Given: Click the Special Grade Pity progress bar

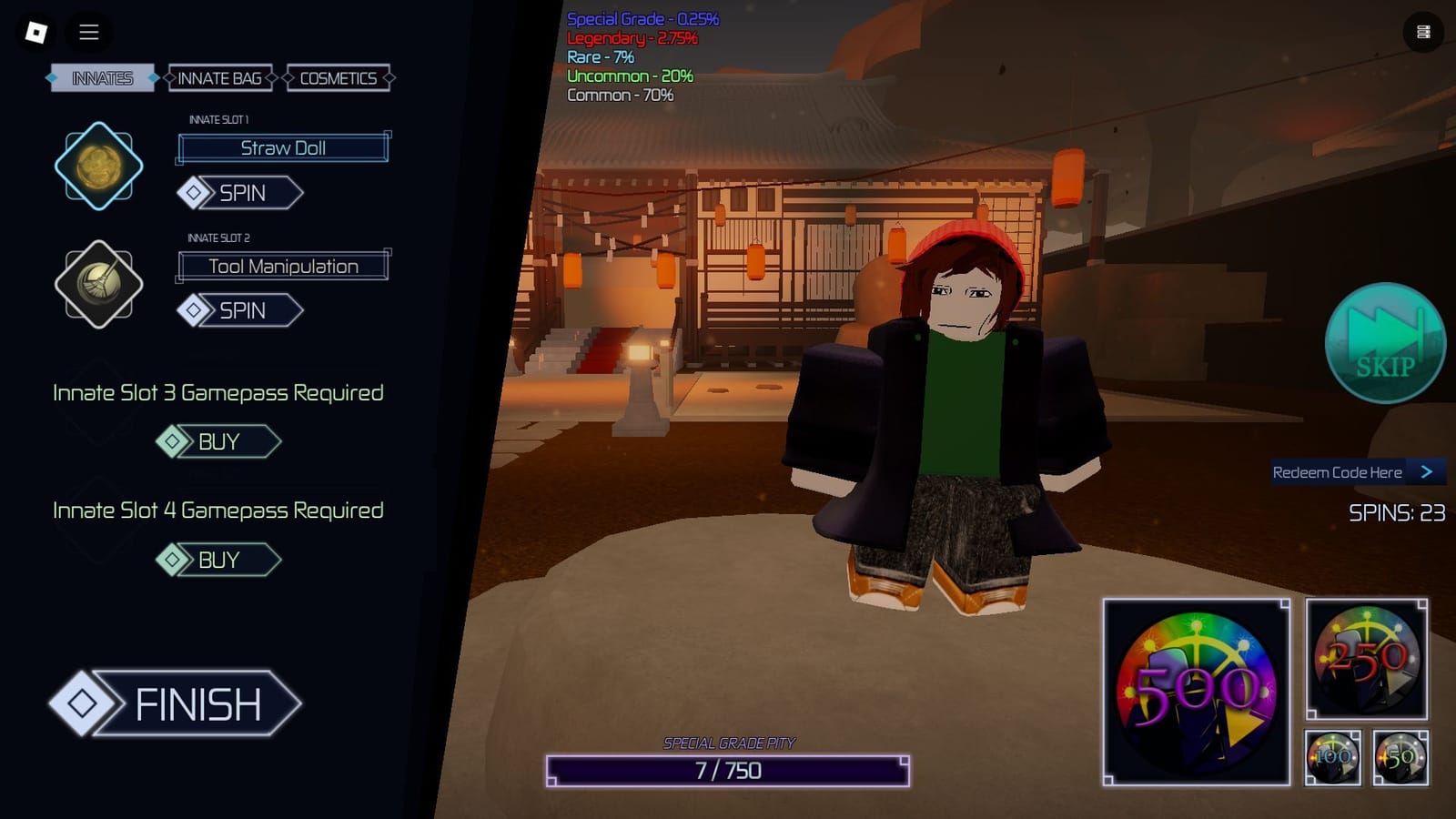Looking at the screenshot, I should (729, 770).
